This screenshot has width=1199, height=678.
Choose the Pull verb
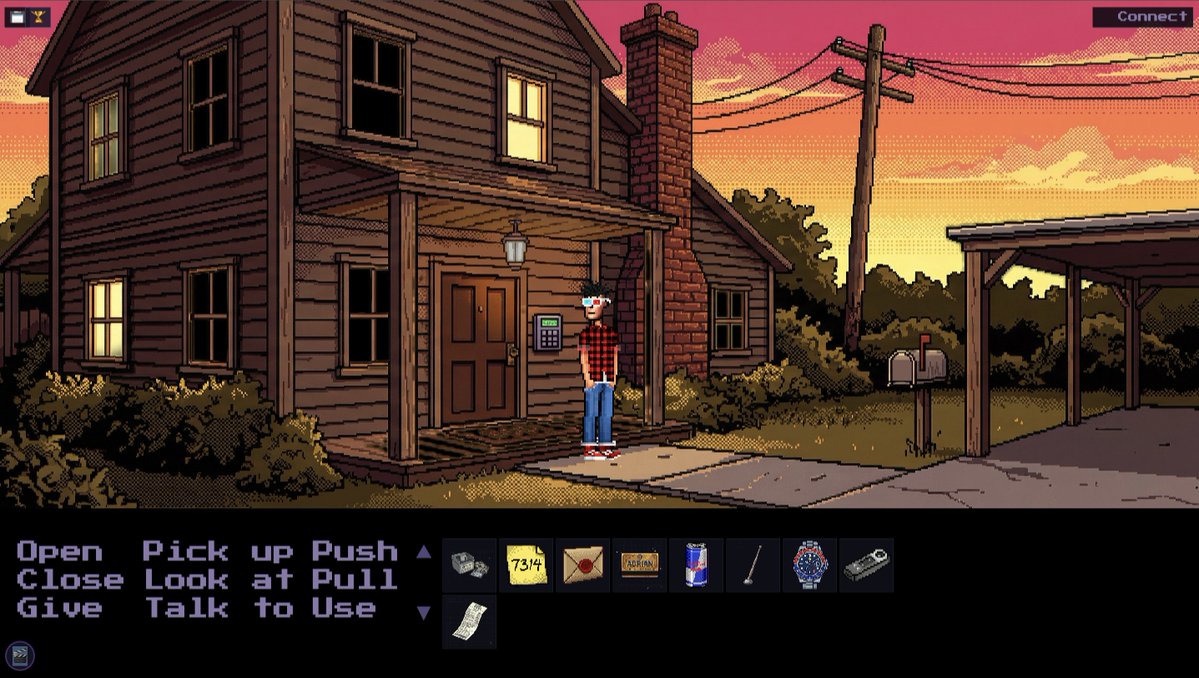click(x=355, y=579)
